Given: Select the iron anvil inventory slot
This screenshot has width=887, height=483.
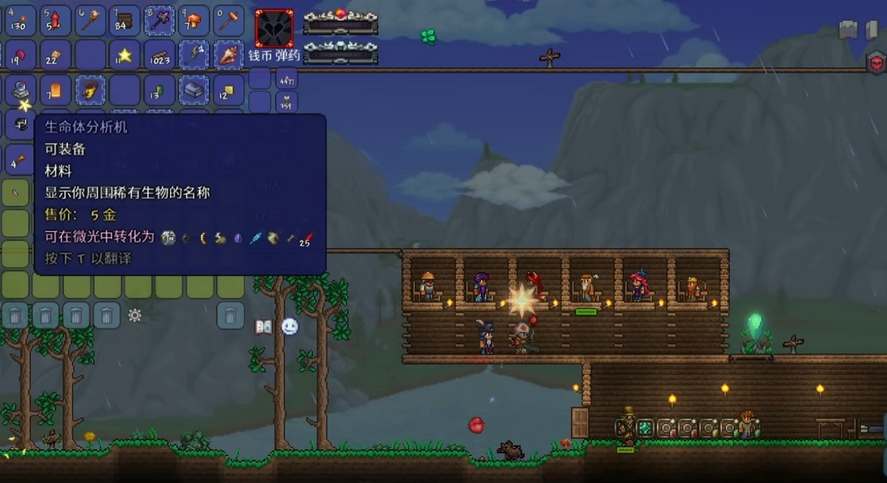Looking at the screenshot, I should (194, 90).
